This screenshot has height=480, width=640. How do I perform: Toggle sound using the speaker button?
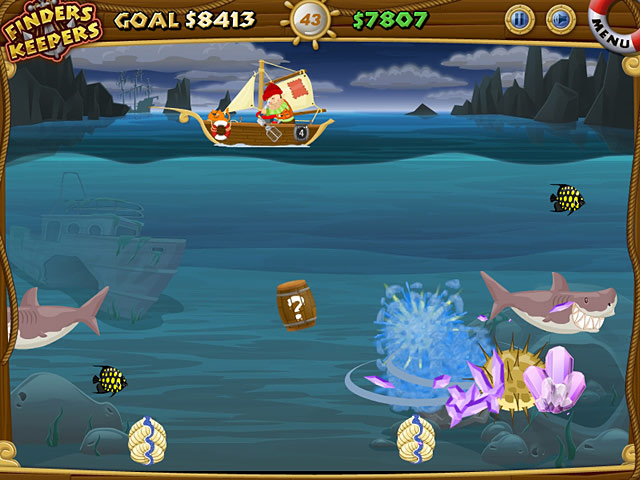560,18
